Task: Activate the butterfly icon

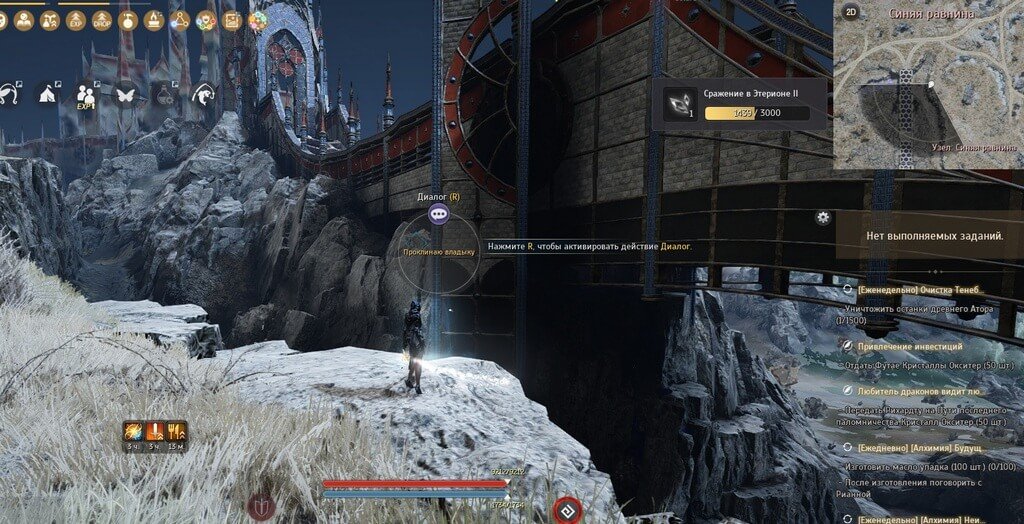Action: (126, 95)
